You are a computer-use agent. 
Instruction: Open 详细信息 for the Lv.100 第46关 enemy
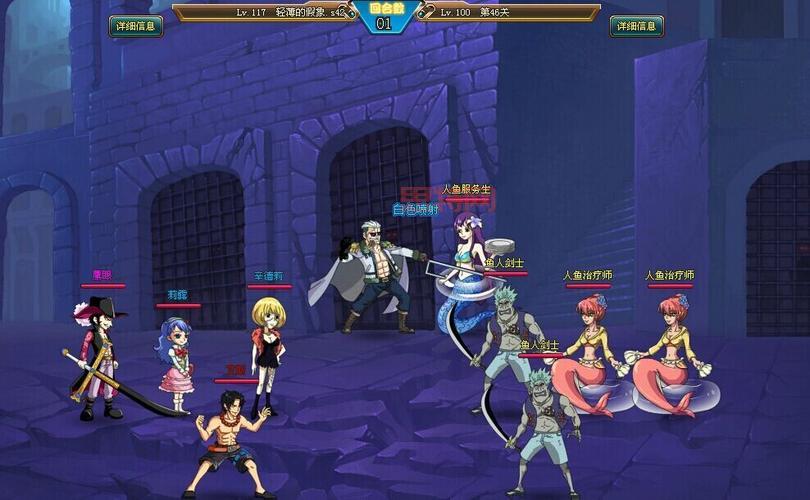636,26
